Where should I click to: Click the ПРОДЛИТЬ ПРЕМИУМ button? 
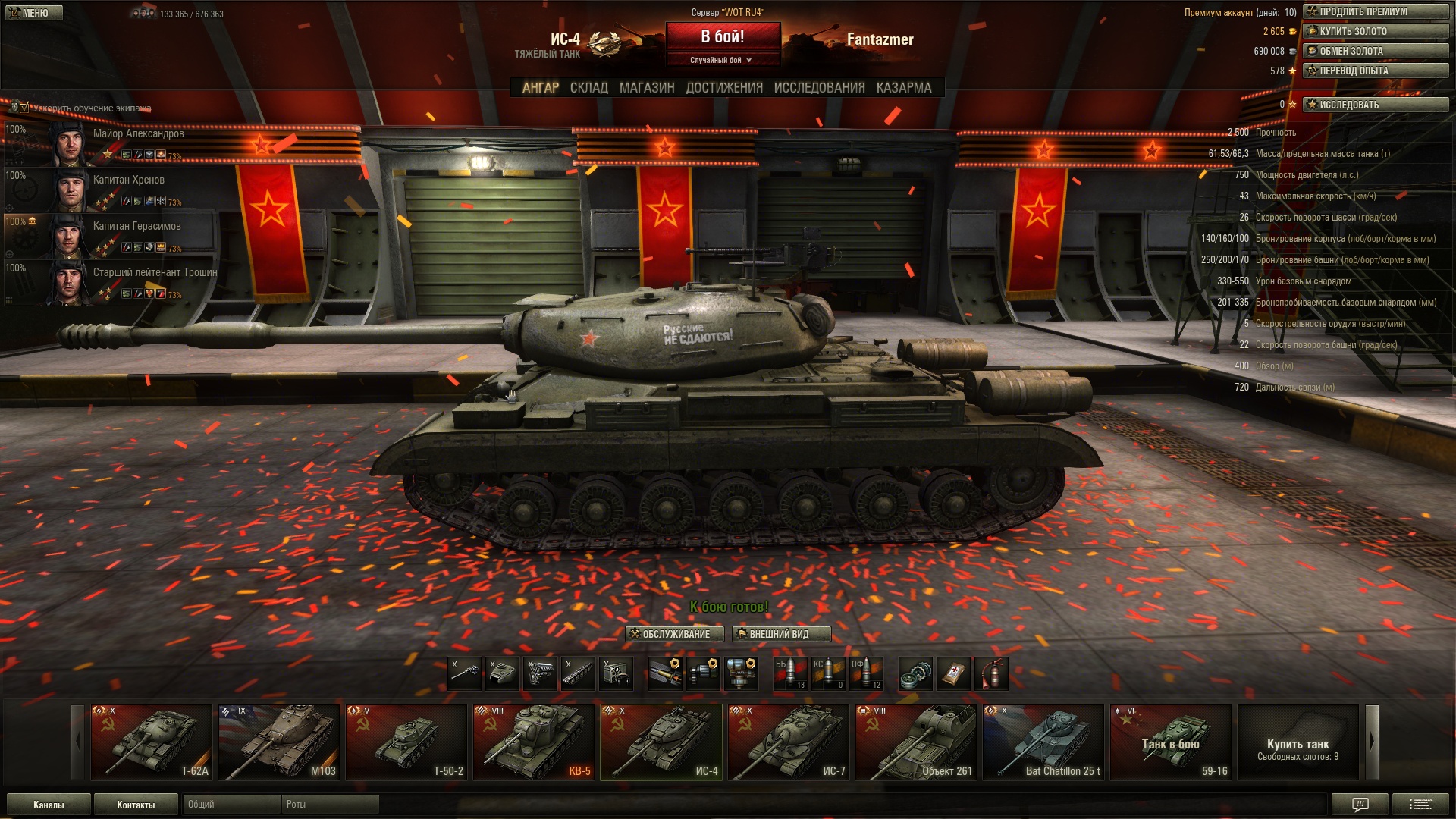(1376, 12)
